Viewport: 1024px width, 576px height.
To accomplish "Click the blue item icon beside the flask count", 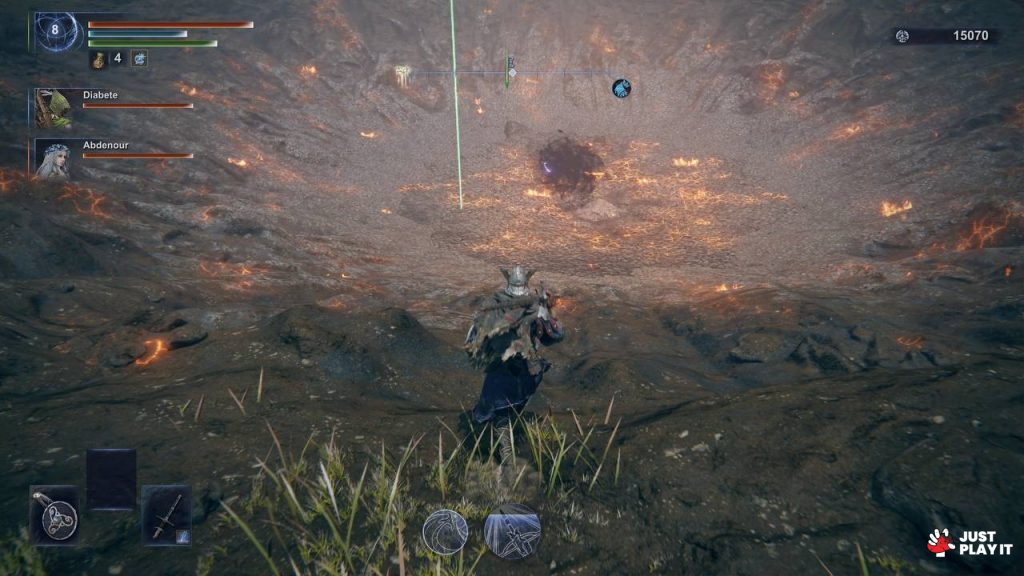I will 139,59.
